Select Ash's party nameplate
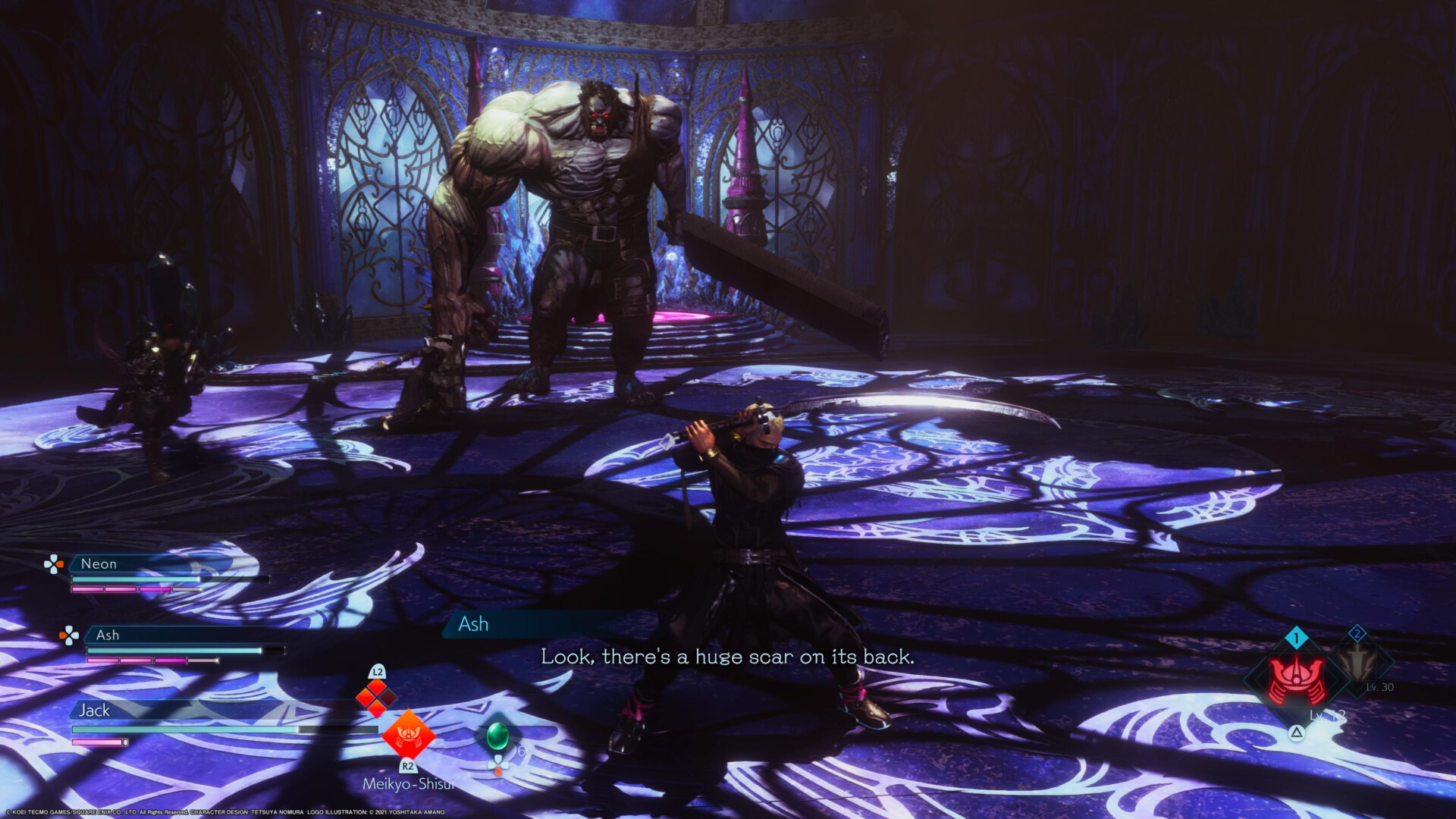This screenshot has height=819, width=1456. pos(108,635)
